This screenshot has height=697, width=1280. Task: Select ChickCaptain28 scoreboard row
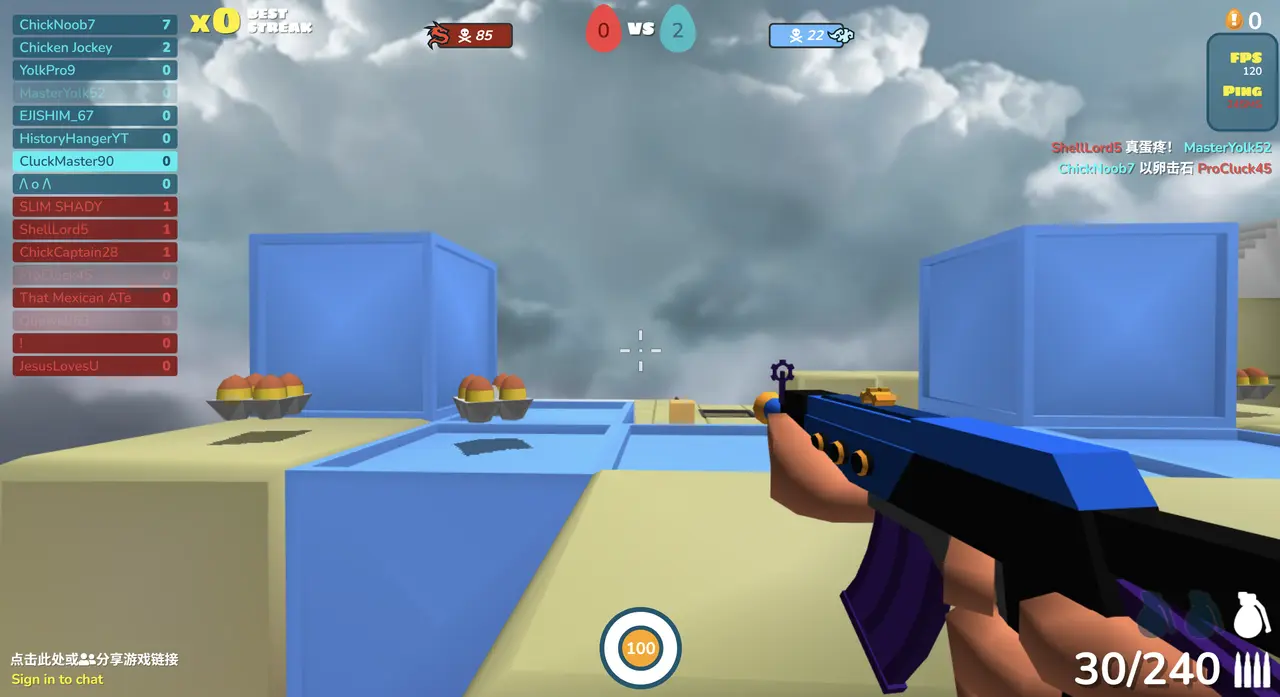[x=95, y=252]
